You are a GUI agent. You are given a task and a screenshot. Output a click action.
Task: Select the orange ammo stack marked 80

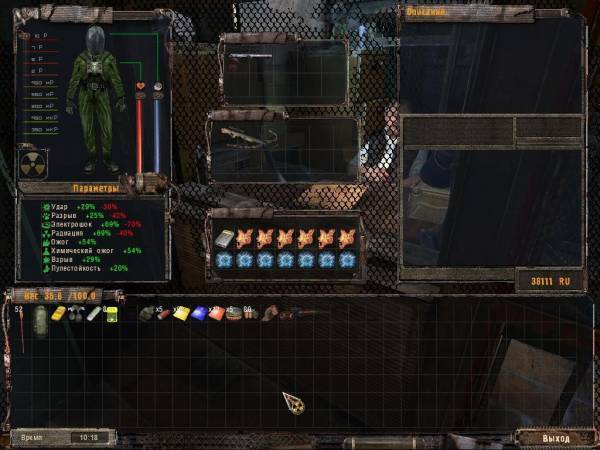[x=248, y=314]
